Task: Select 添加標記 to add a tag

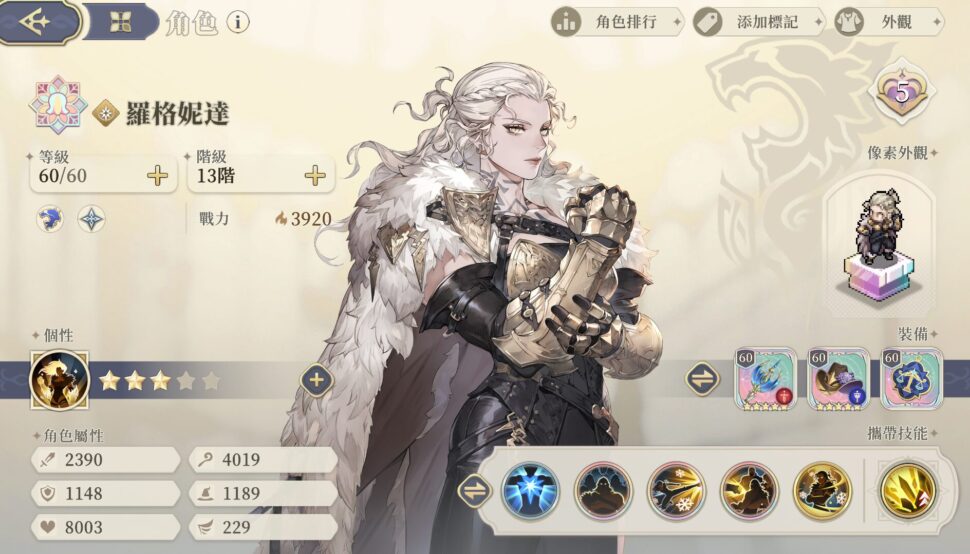Action: click(758, 21)
